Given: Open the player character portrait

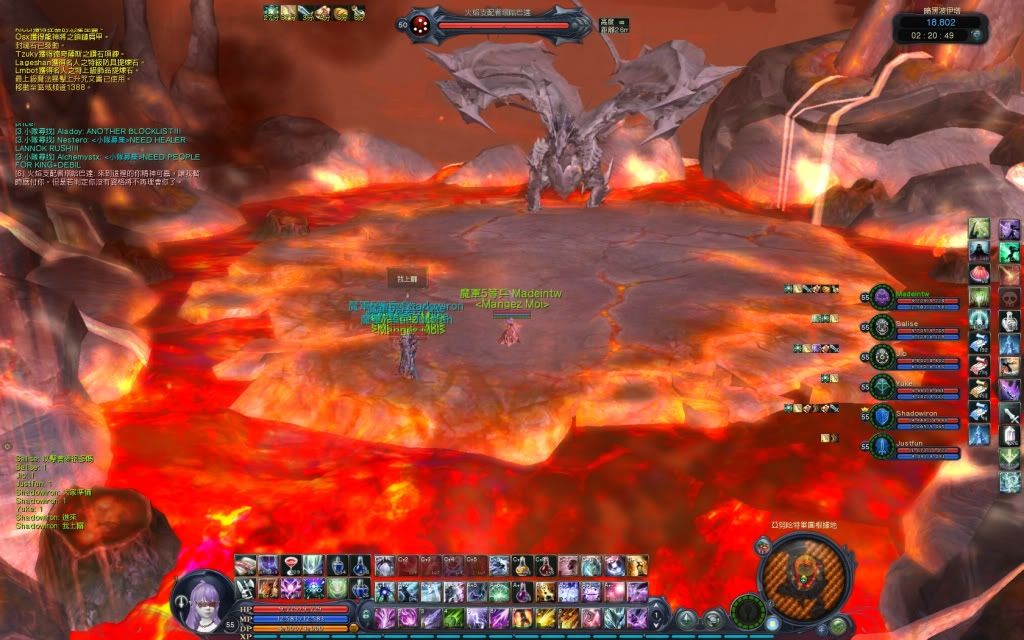Looking at the screenshot, I should [x=205, y=600].
